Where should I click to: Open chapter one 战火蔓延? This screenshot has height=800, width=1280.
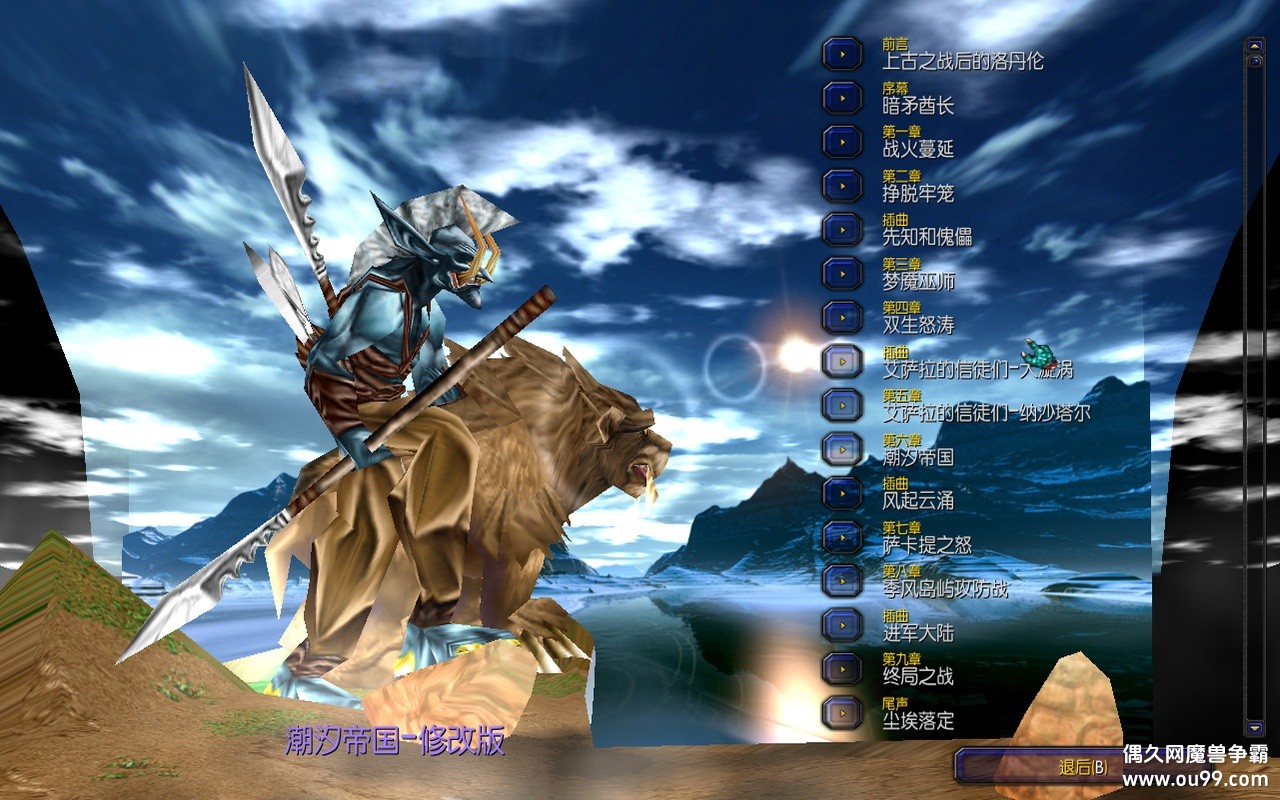click(842, 142)
